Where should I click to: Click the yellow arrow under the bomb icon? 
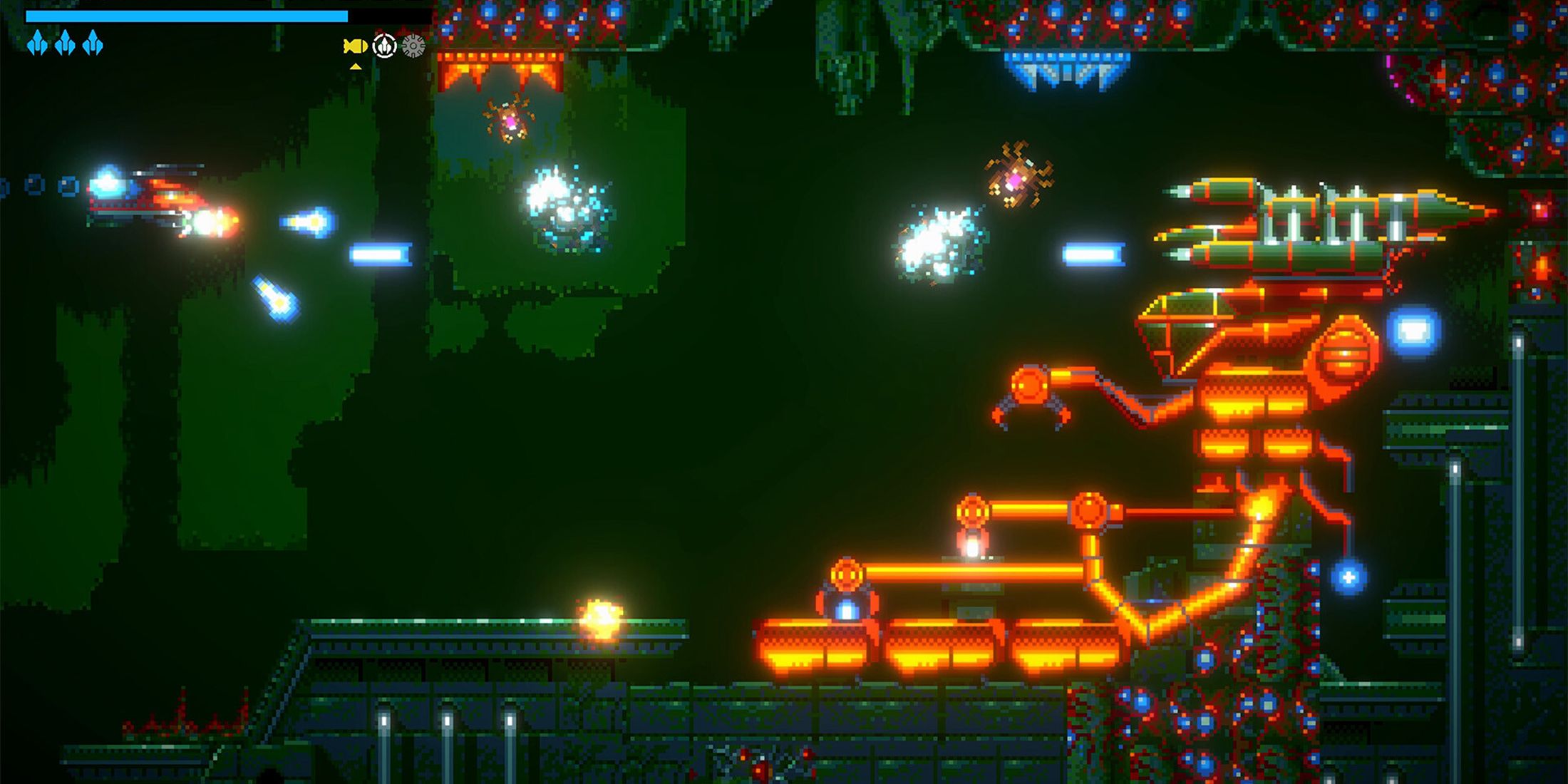[x=354, y=68]
